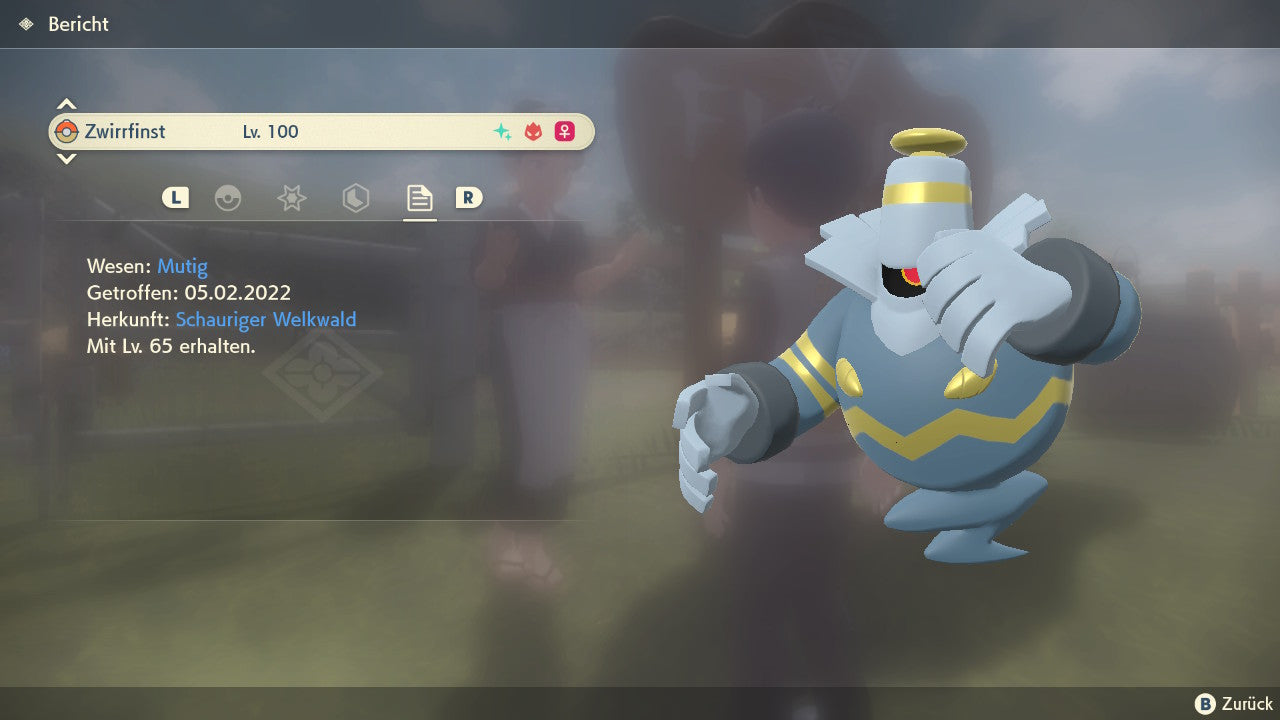Open the starburst stats tab
Viewport: 1280px width, 720px height.
291,198
